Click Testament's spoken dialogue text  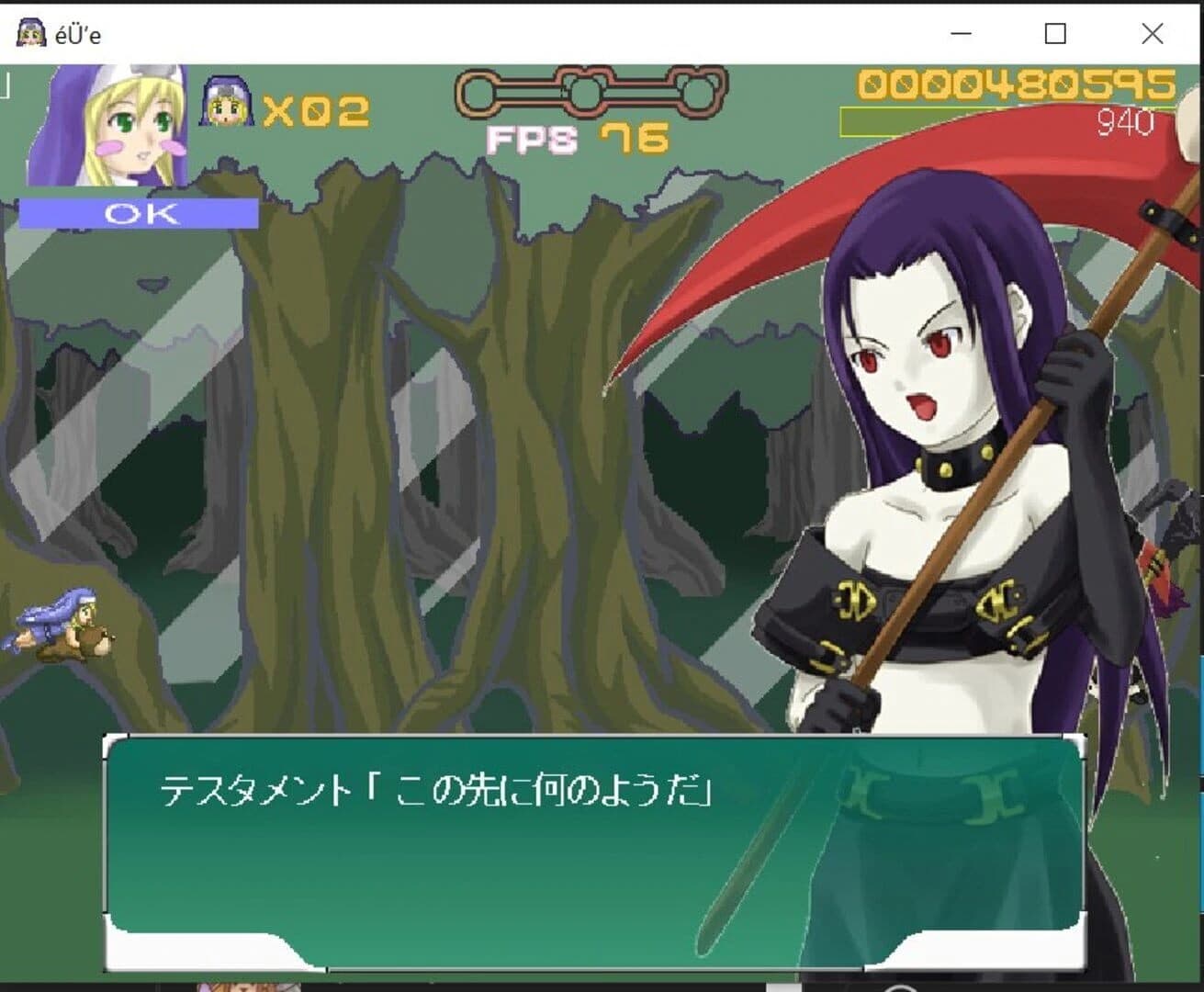pos(441,787)
